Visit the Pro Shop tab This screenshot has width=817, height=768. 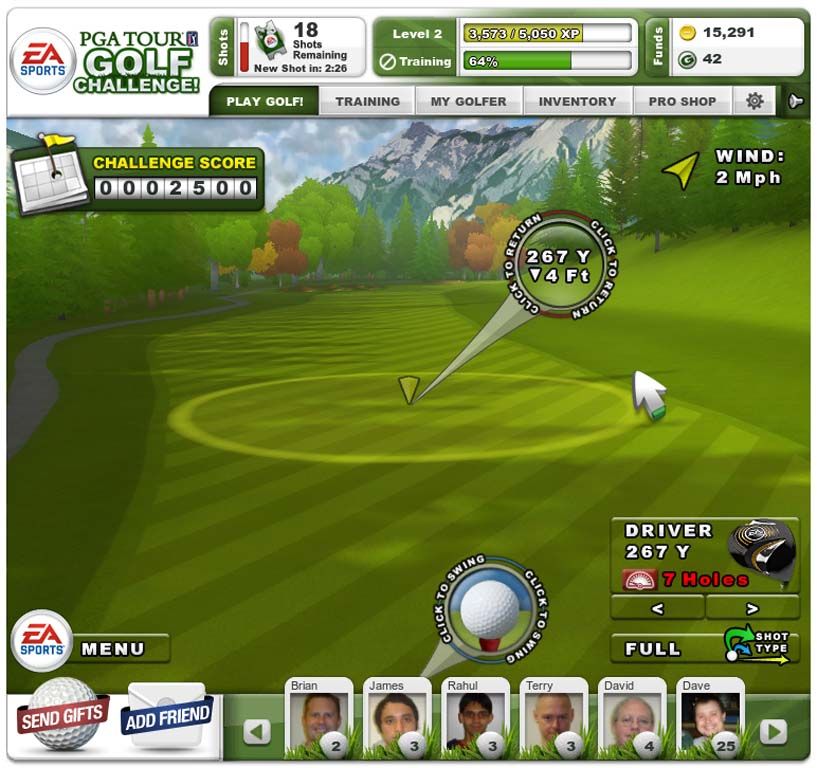click(x=682, y=101)
